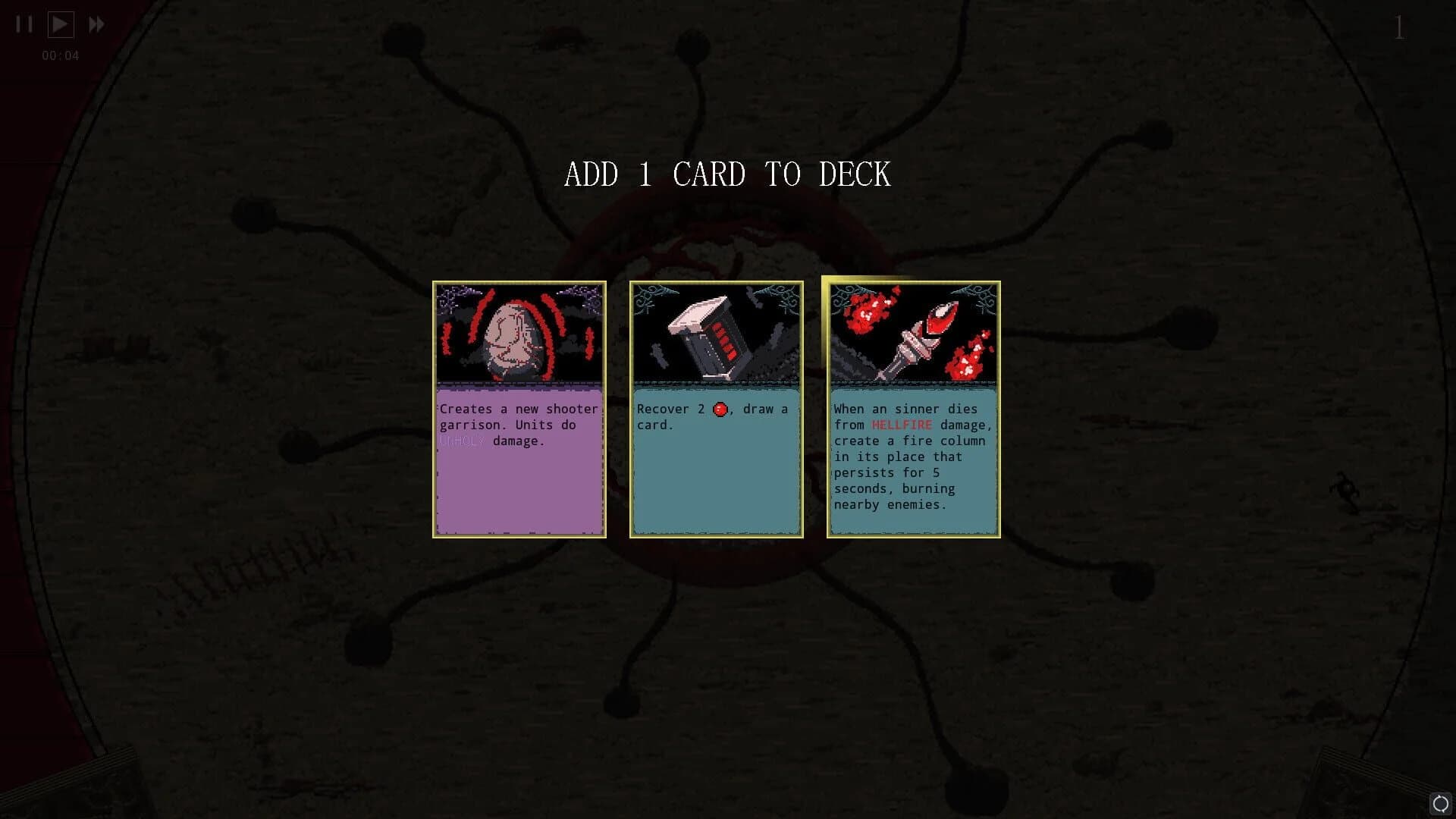Viewport: 1456px width, 819px height.
Task: Click the pause icon top-left
Action: (23, 24)
